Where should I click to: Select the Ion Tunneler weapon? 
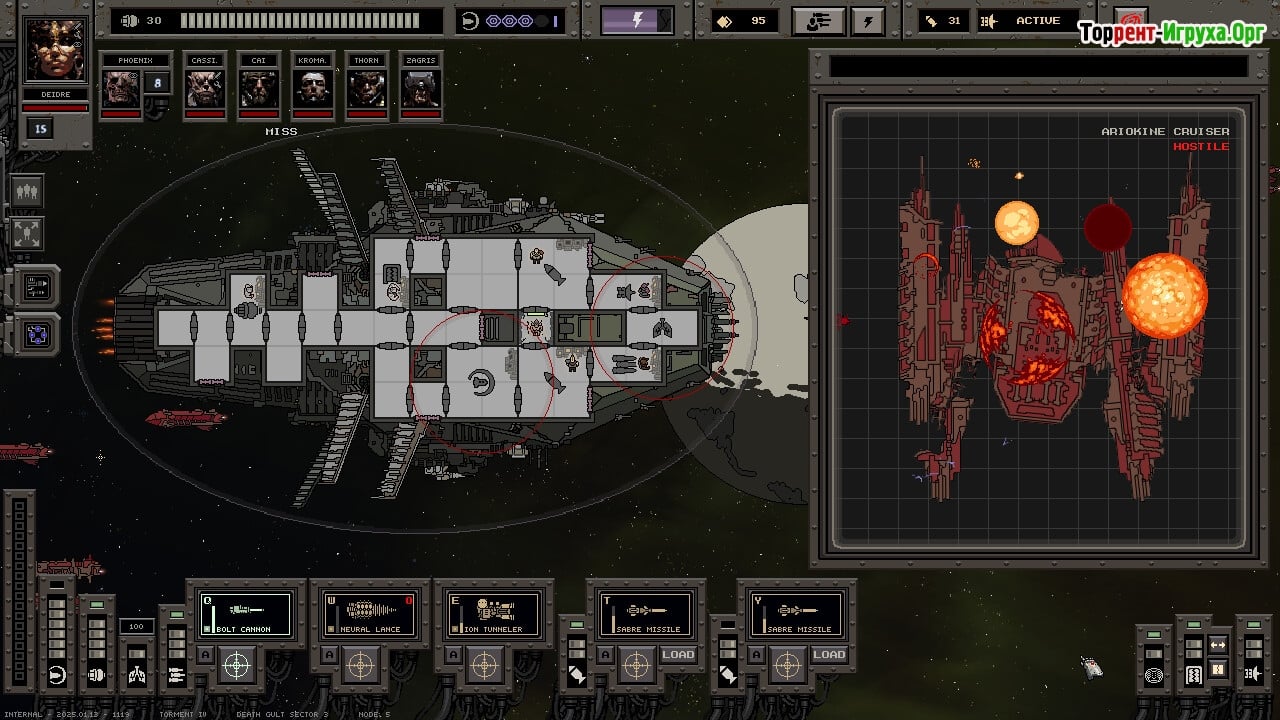pos(494,614)
